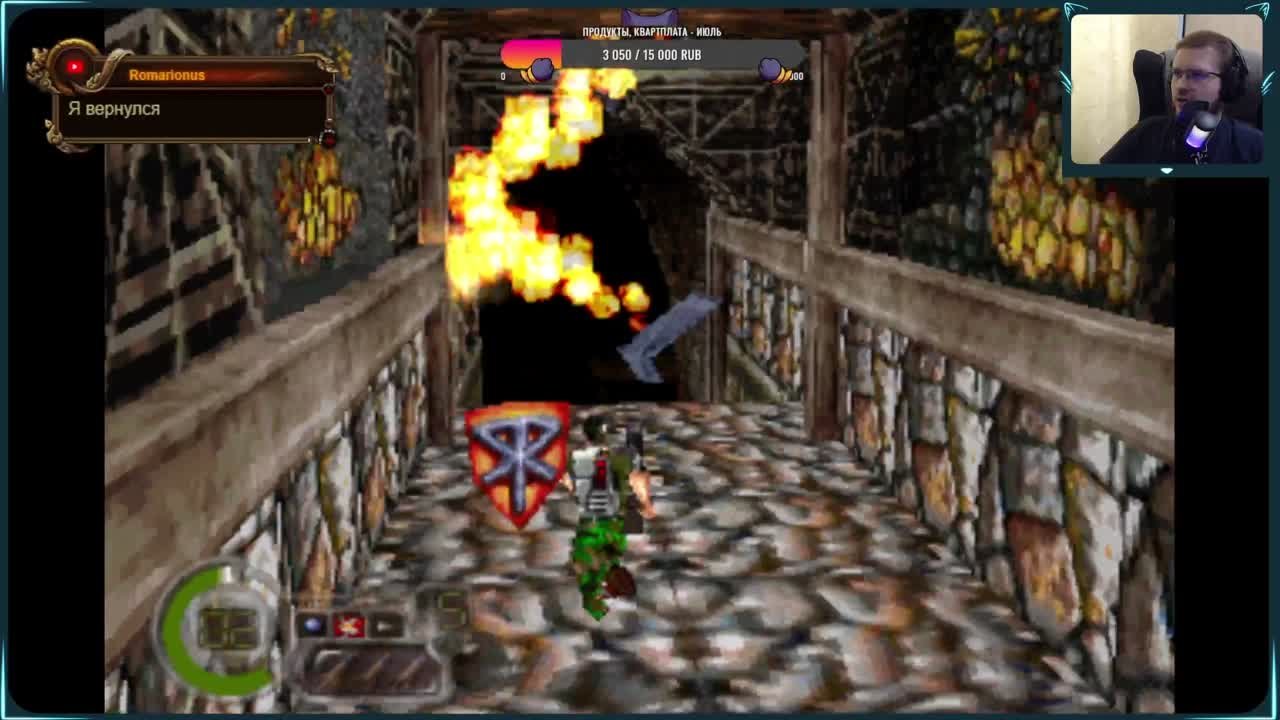Select the blue orb item icon

point(314,625)
